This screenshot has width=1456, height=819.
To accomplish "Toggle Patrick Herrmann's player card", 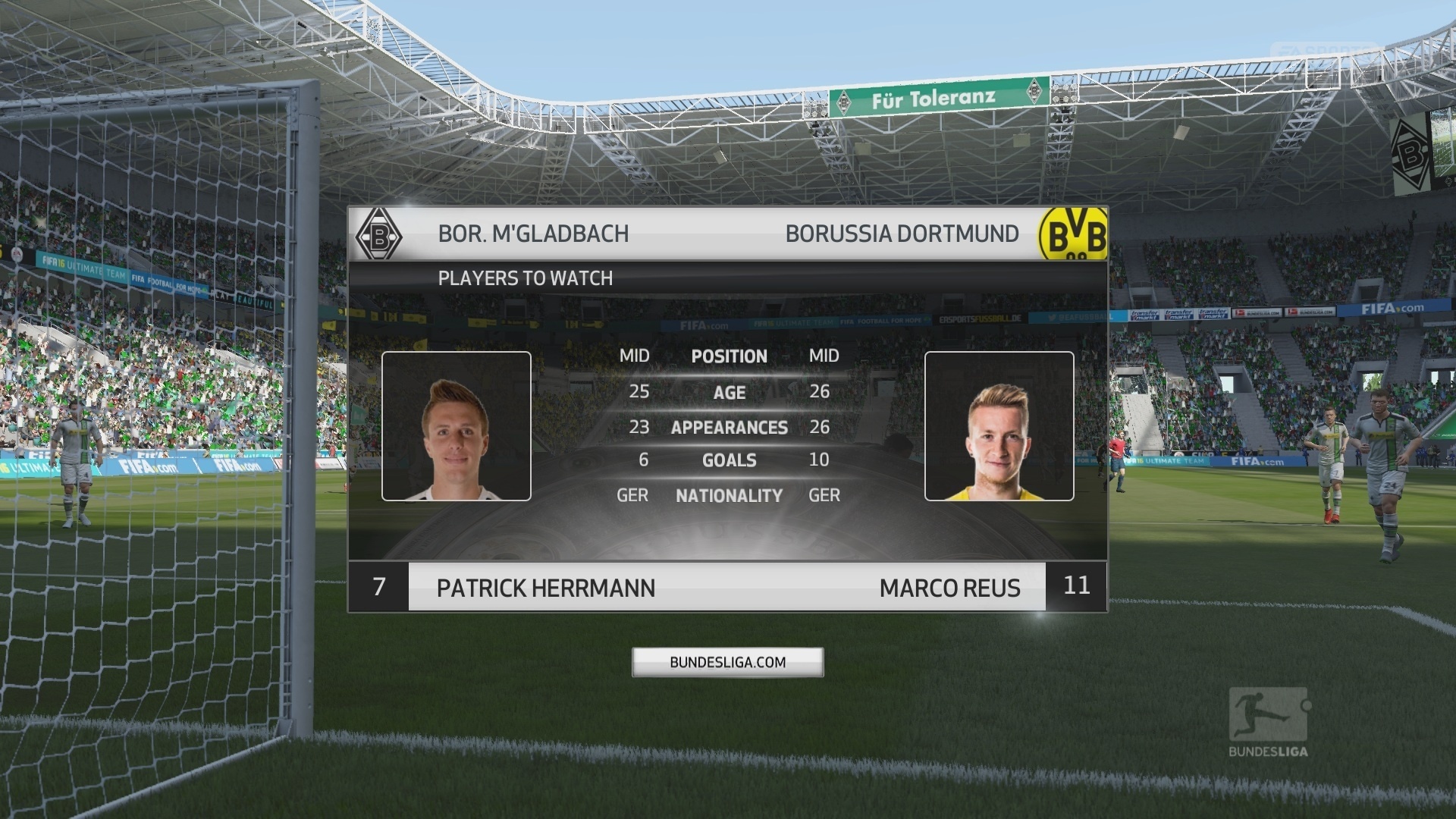I will pos(546,588).
